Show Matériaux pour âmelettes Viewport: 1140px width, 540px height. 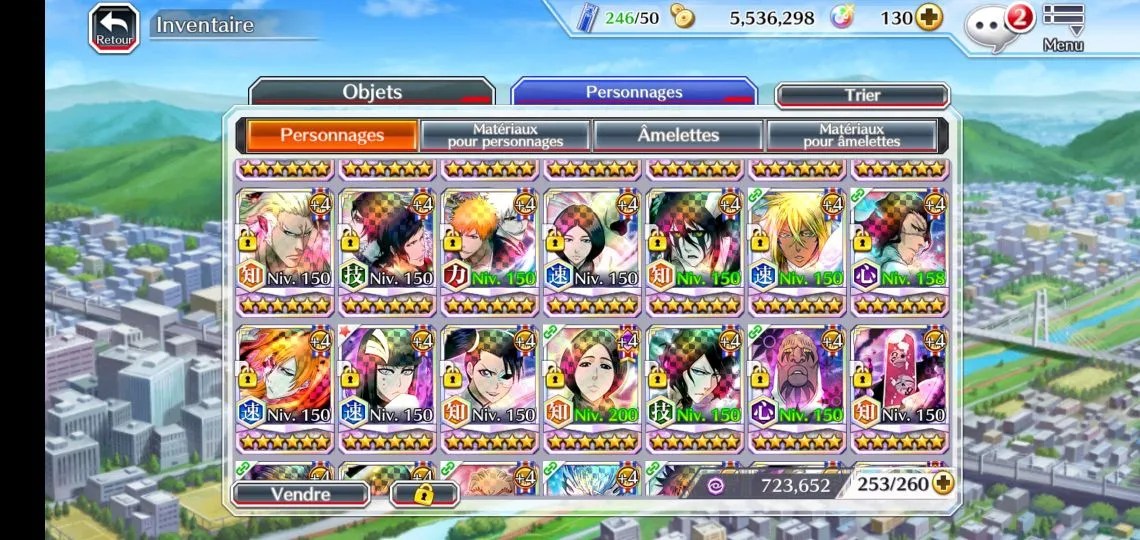[x=851, y=135]
